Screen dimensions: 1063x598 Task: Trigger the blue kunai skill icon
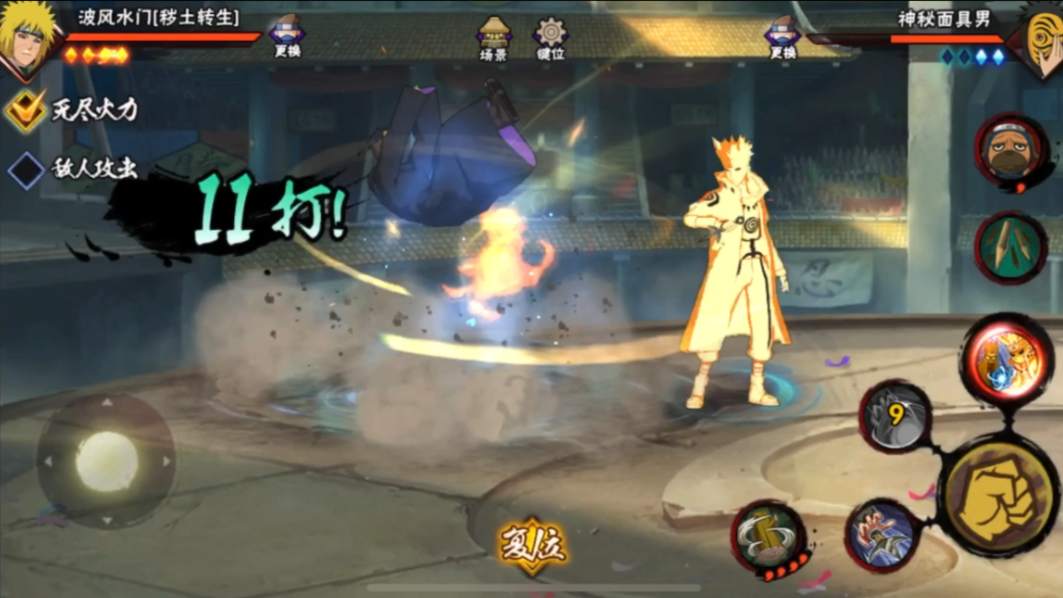[x=882, y=535]
